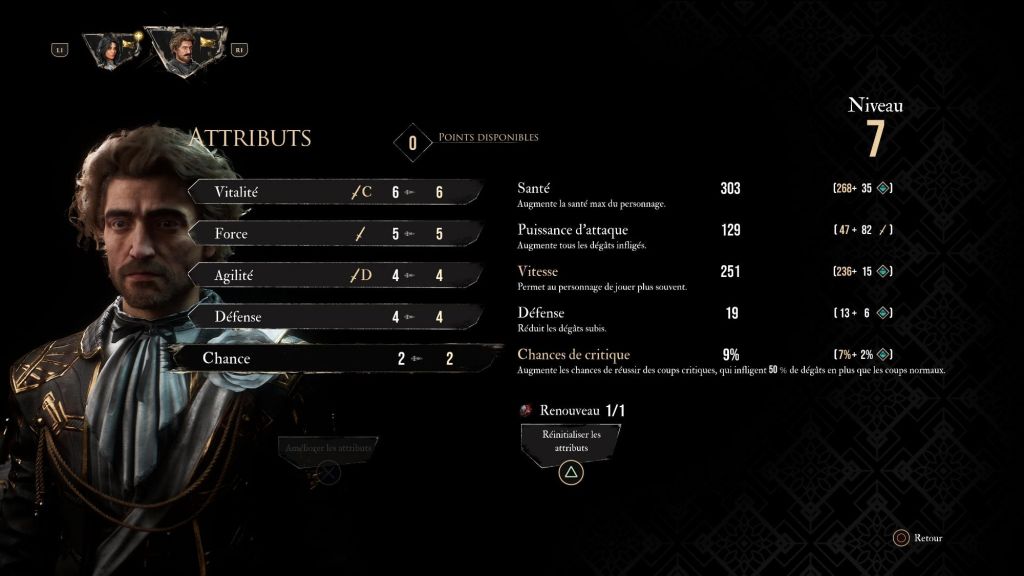Inspect the Chances de critique stat entry
1024x576 pixels.
573,354
